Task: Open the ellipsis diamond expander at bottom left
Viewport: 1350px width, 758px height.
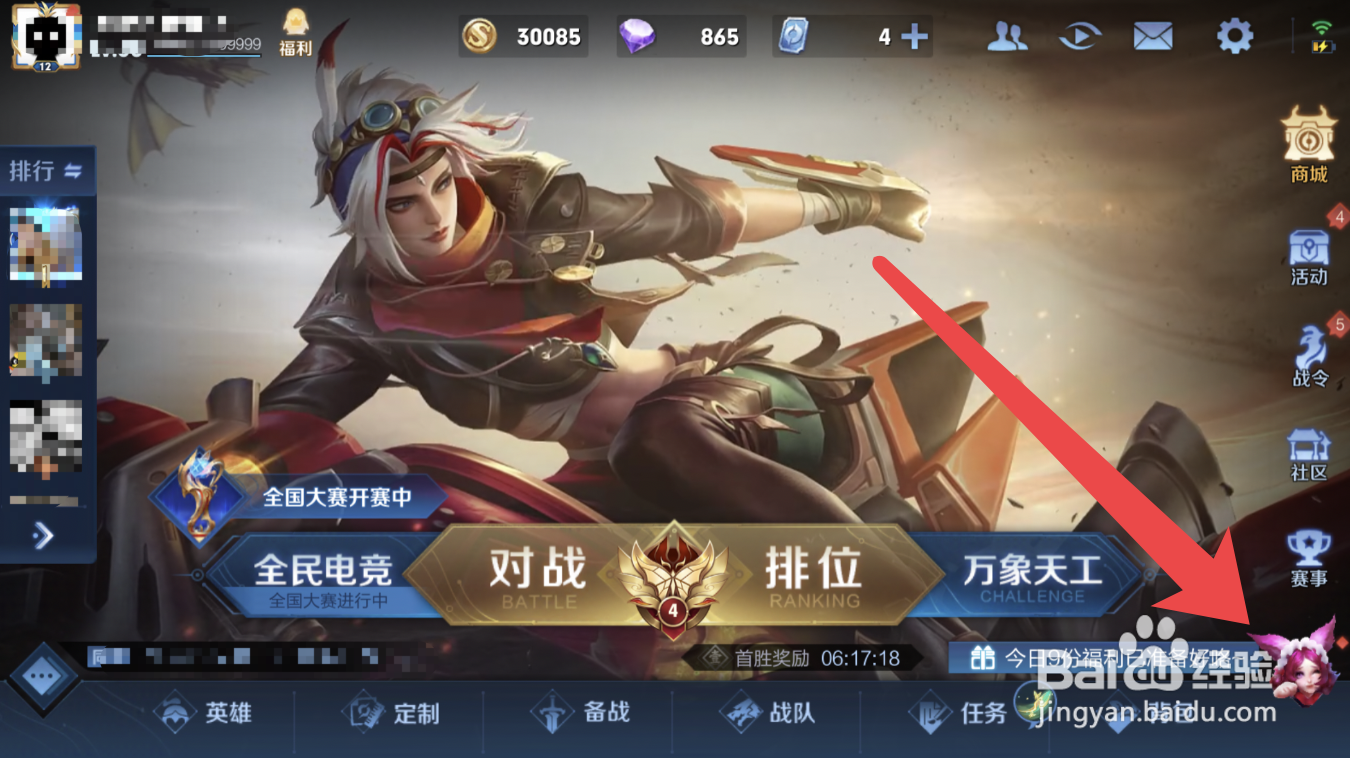Action: click(42, 674)
